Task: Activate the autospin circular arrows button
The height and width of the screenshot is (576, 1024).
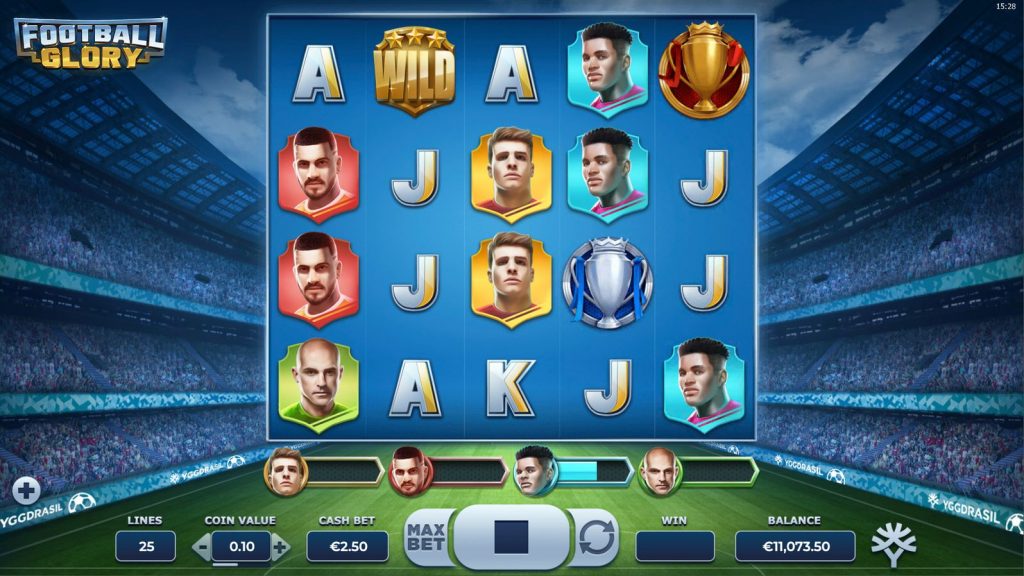Action: pos(596,537)
